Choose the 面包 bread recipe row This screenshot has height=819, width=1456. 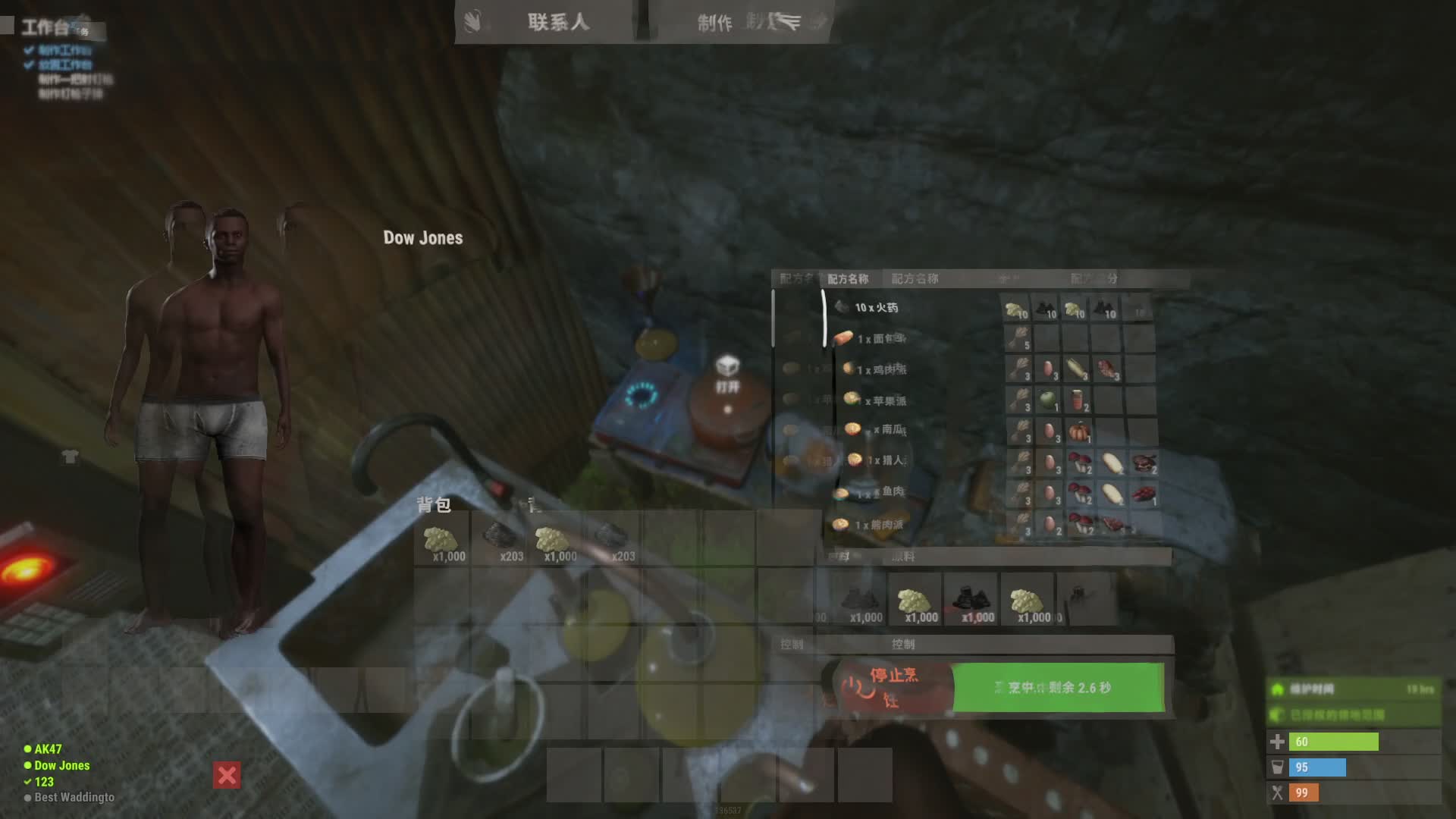(880, 338)
